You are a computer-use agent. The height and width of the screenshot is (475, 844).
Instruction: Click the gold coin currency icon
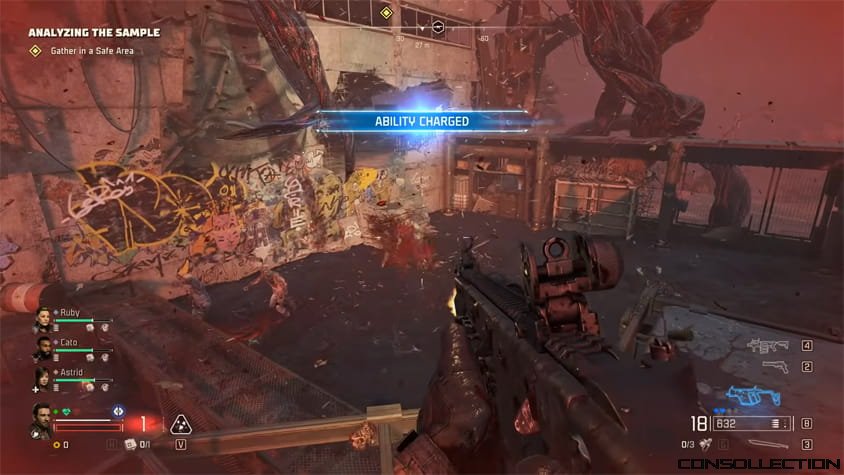pos(57,444)
